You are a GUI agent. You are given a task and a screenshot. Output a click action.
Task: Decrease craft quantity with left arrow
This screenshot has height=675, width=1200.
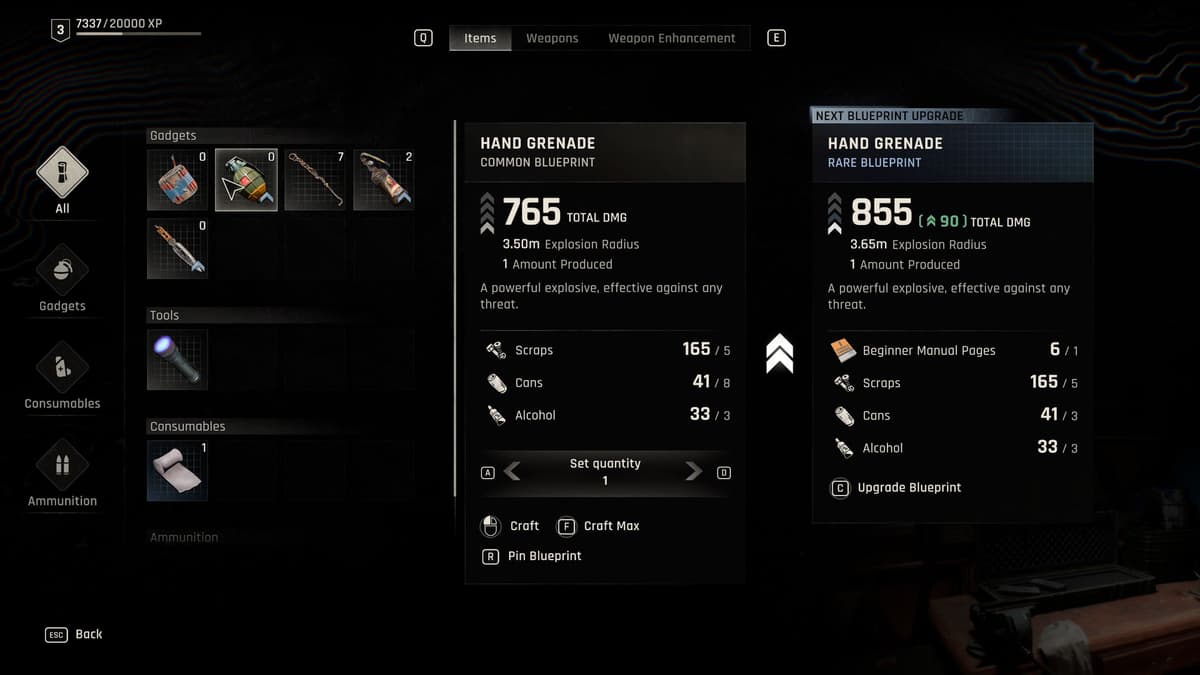coord(512,472)
